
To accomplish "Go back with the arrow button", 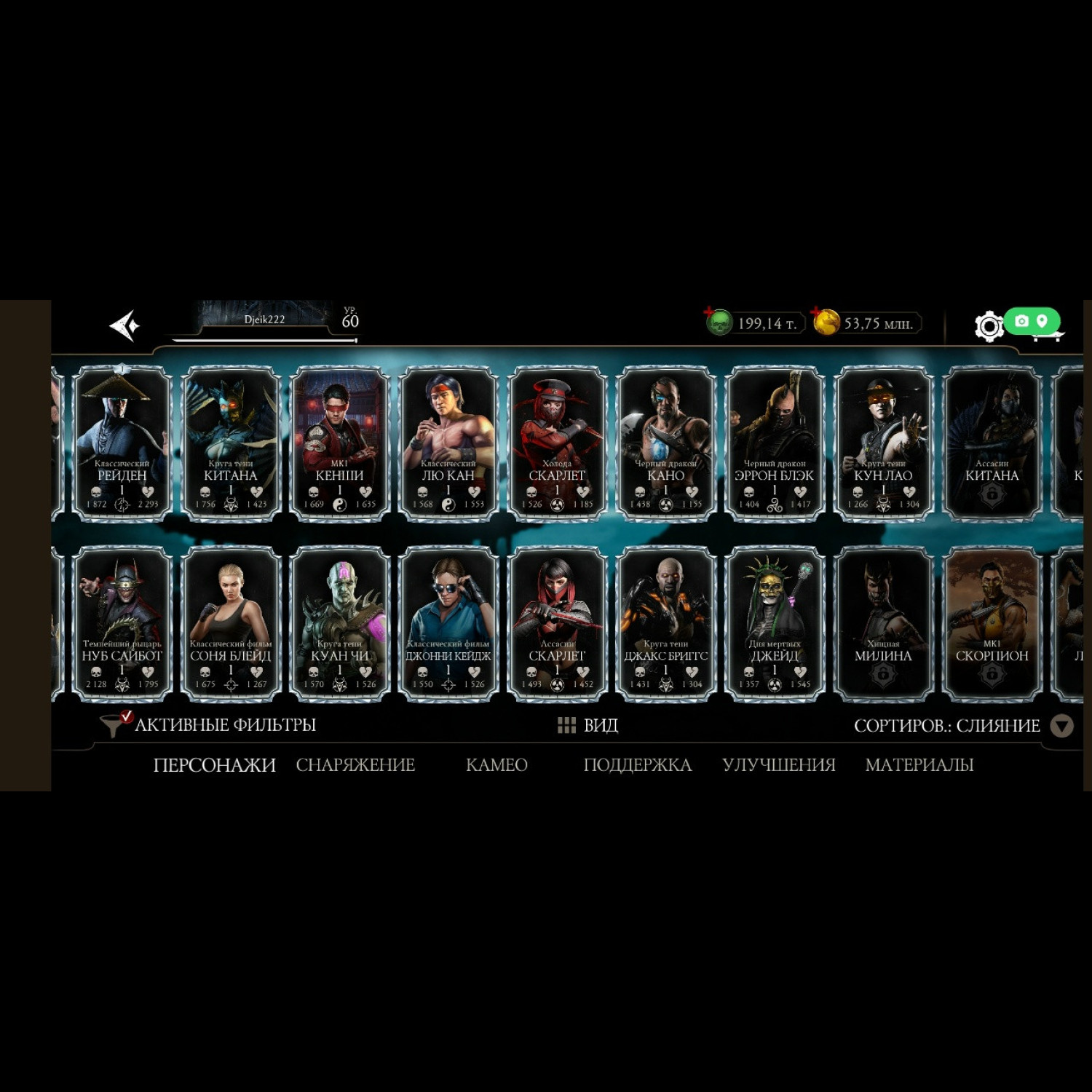I will click(x=124, y=325).
